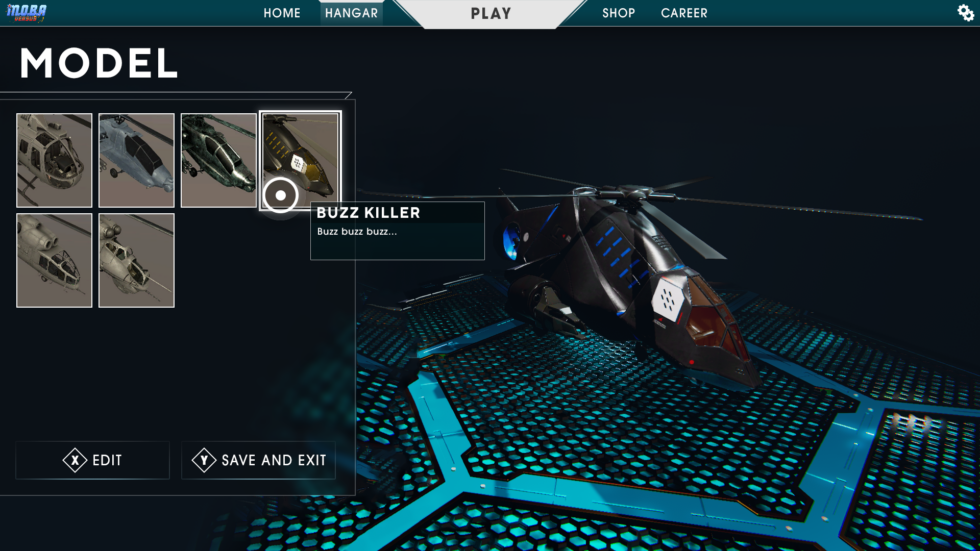Open the Career tab
Viewport: 980px width, 551px height.
click(684, 13)
